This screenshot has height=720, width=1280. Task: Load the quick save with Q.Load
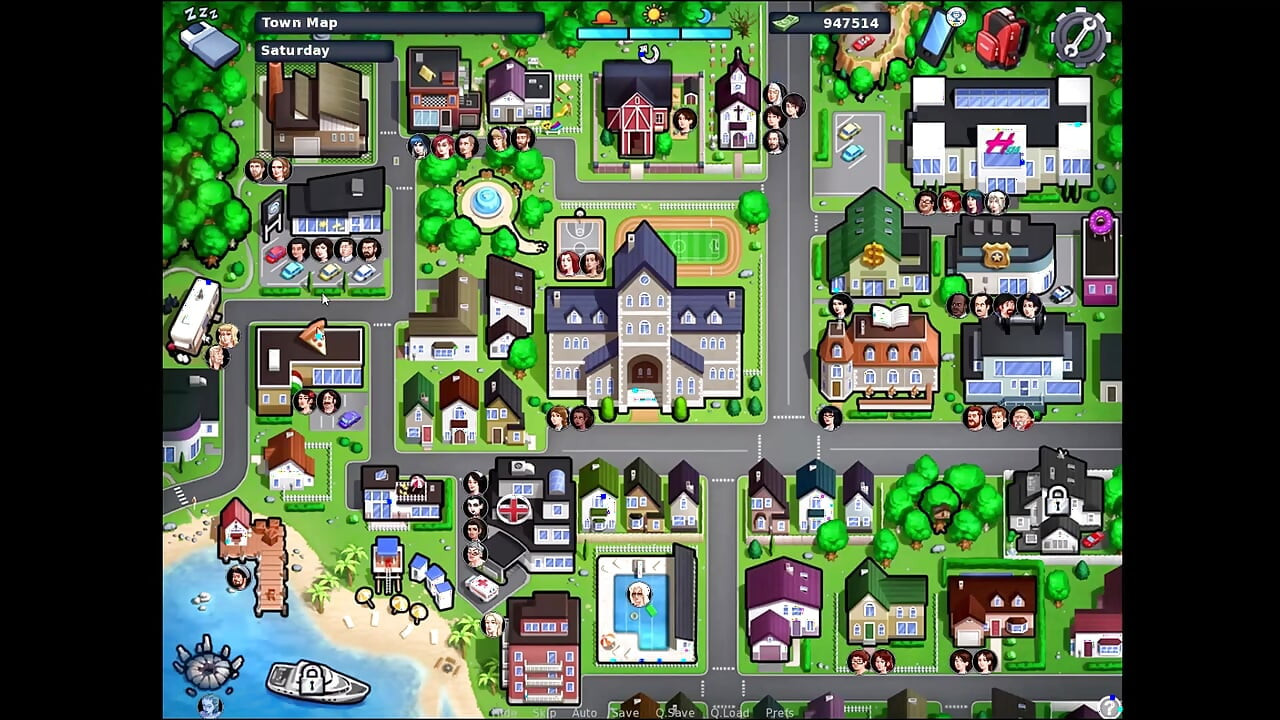[729, 713]
